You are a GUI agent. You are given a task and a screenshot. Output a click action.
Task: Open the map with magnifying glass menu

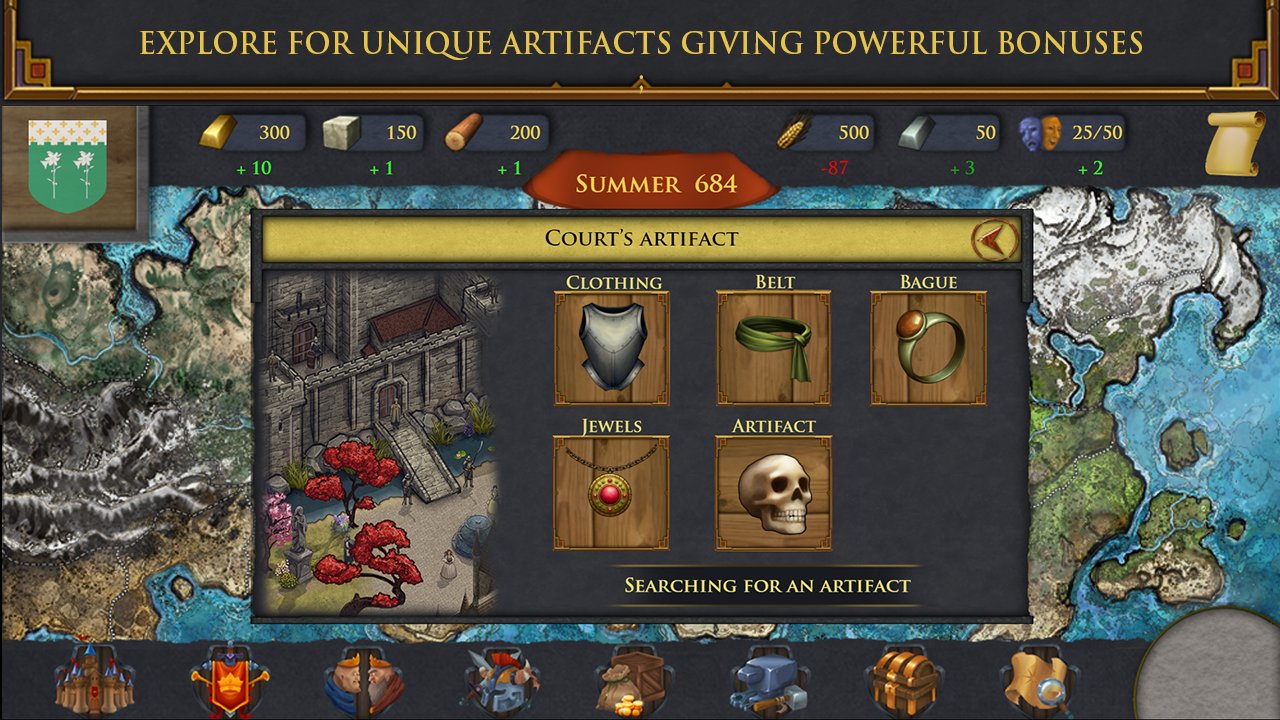pos(1037,683)
